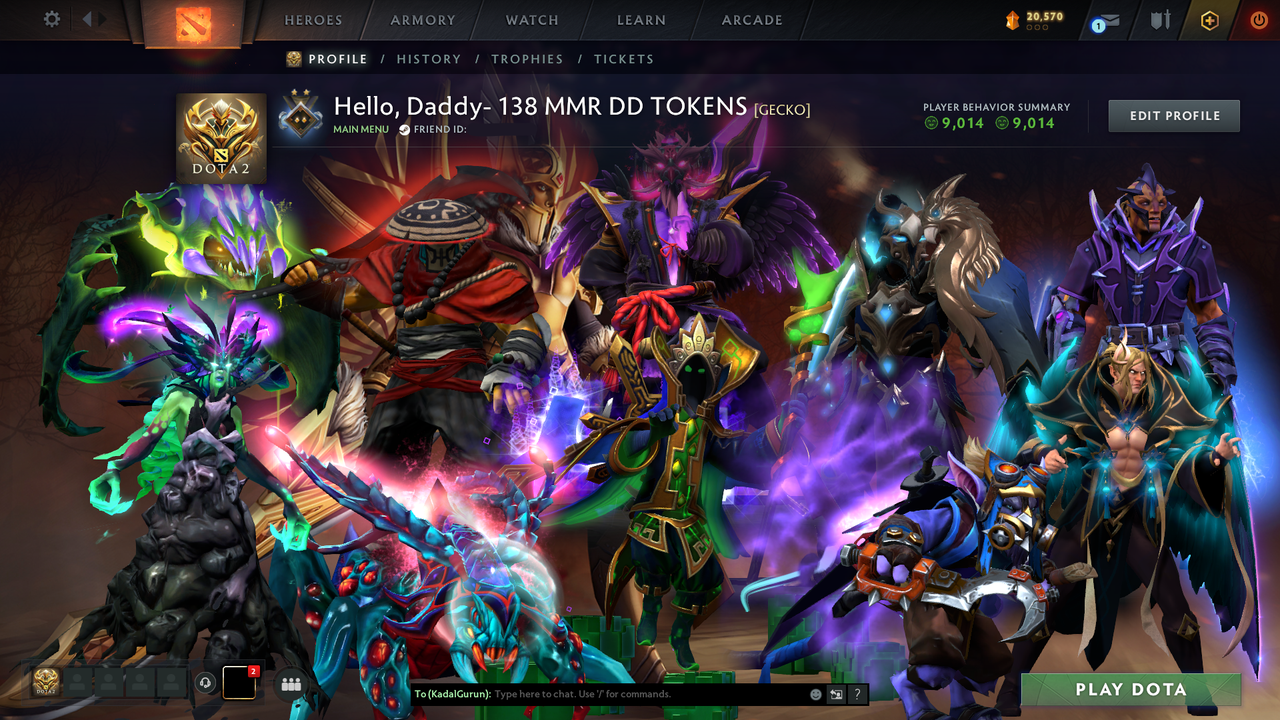Toggle the chat channel send icon

(835, 693)
